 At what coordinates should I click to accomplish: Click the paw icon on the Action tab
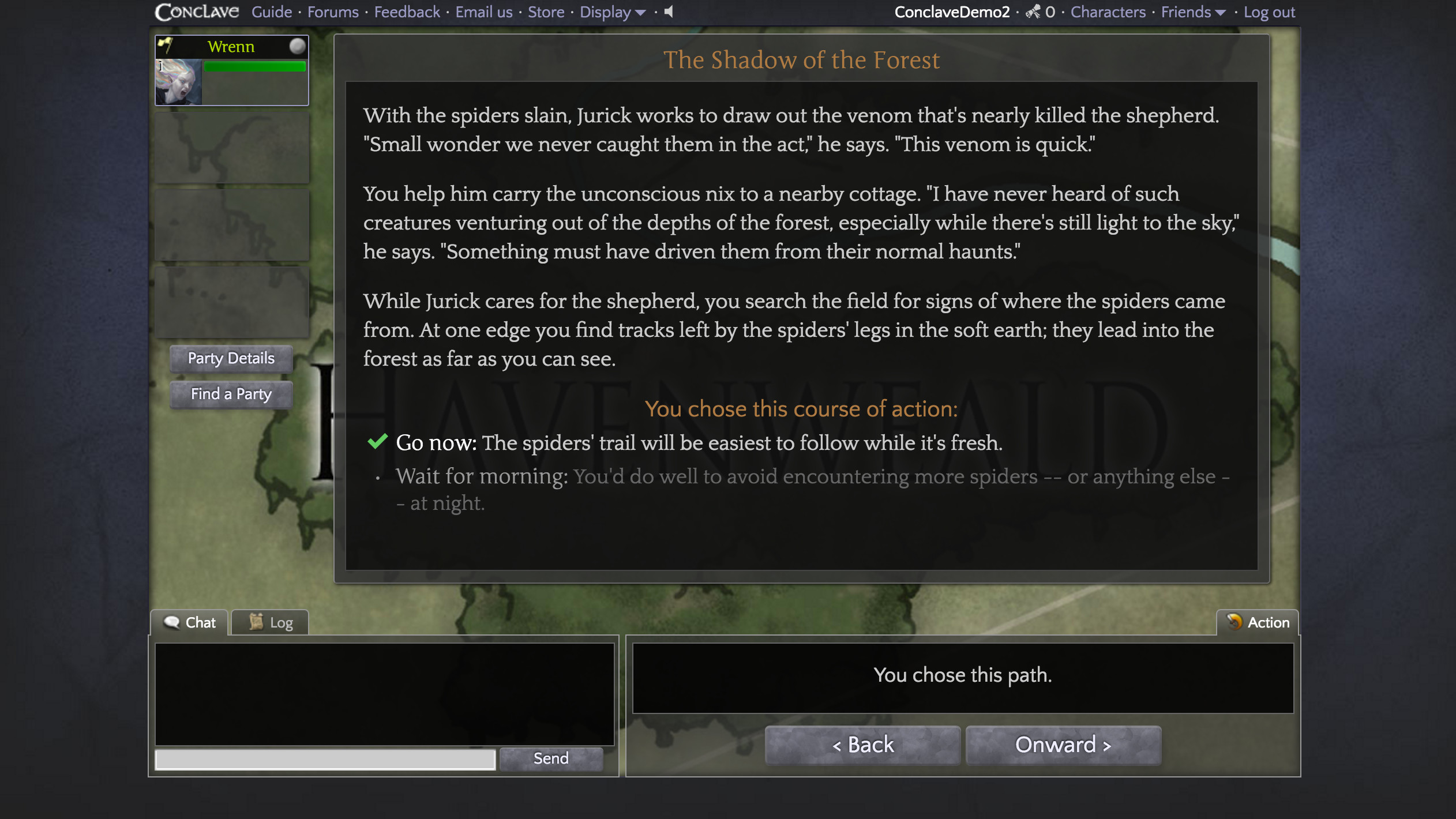(1236, 622)
